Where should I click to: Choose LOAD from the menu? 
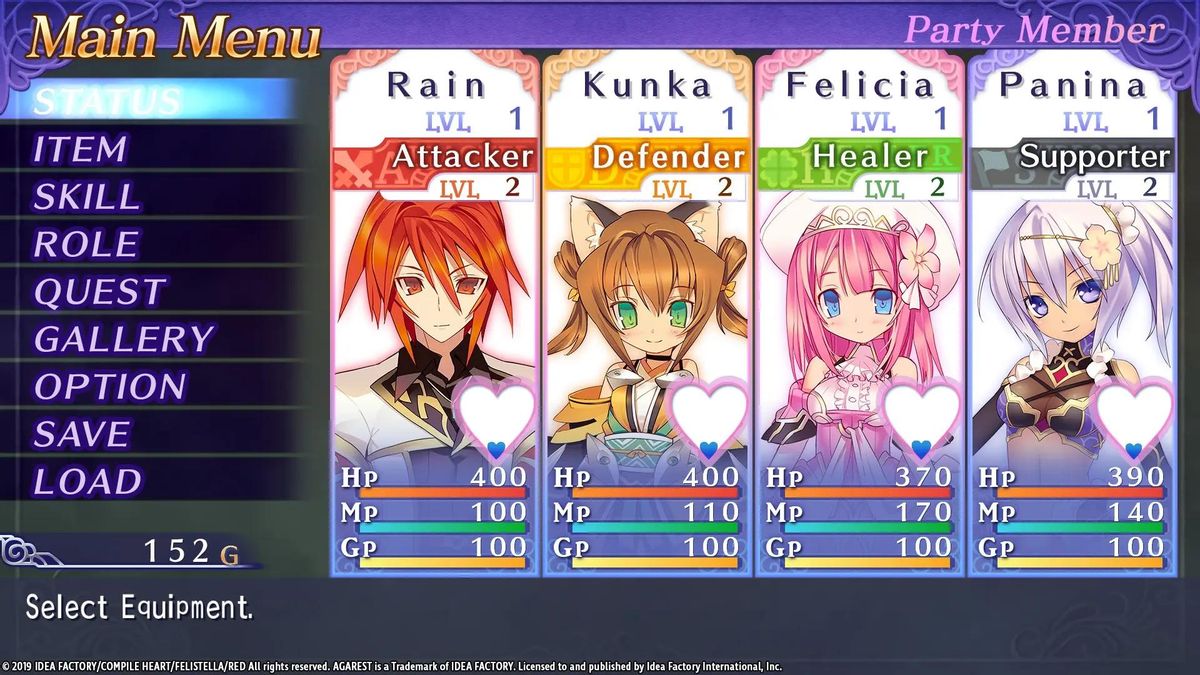click(88, 482)
